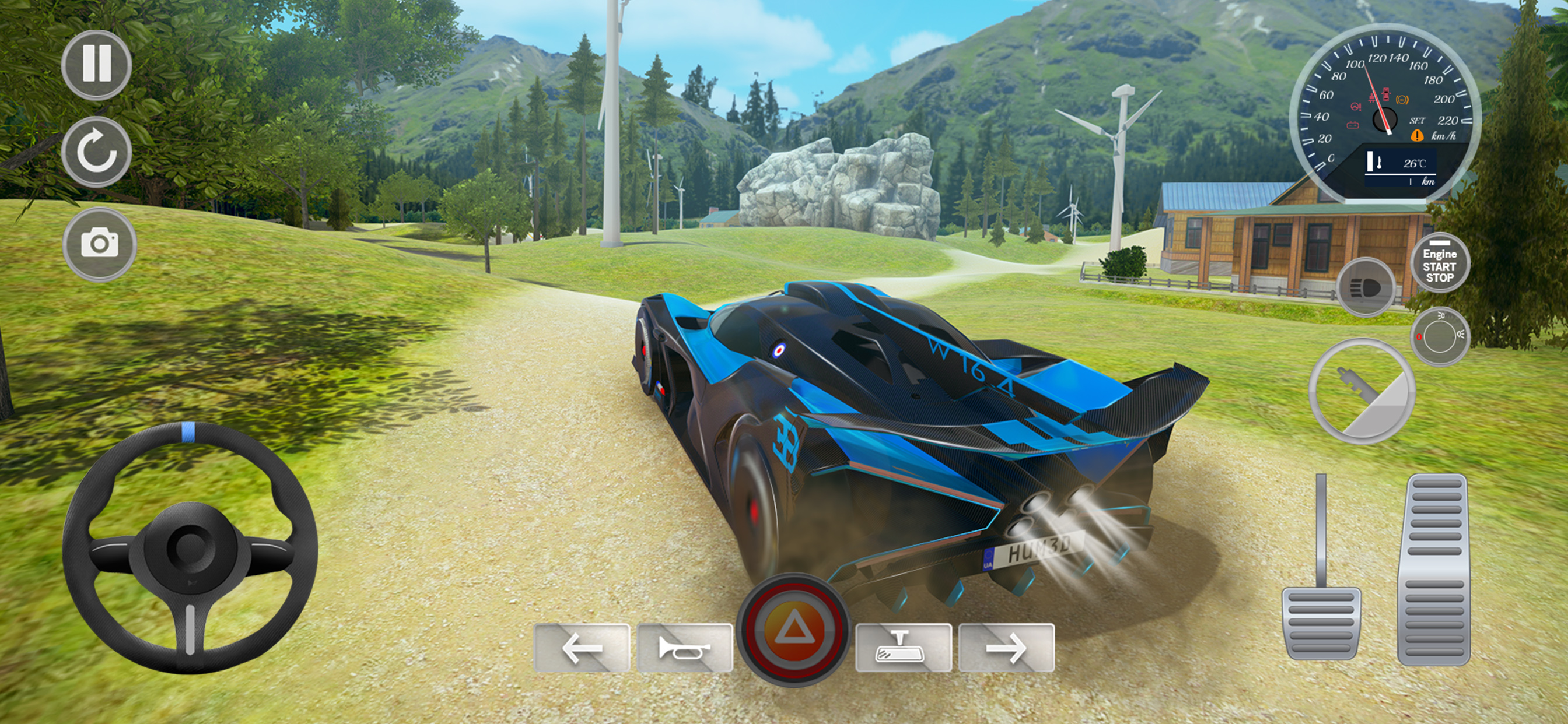Honk the horn button

684,648
